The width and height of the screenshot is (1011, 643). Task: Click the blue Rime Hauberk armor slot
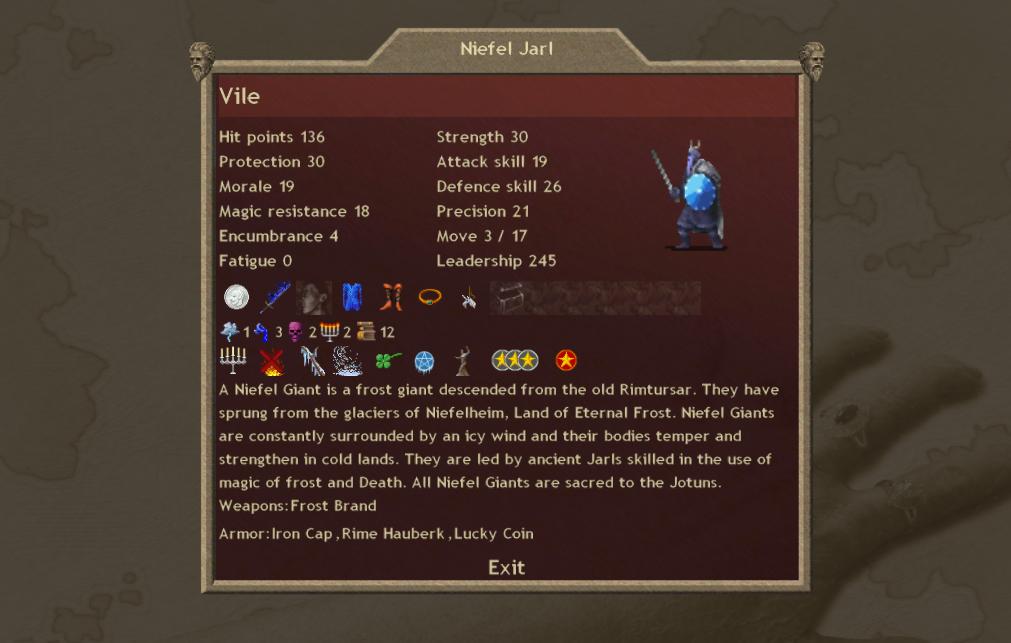[x=352, y=297]
